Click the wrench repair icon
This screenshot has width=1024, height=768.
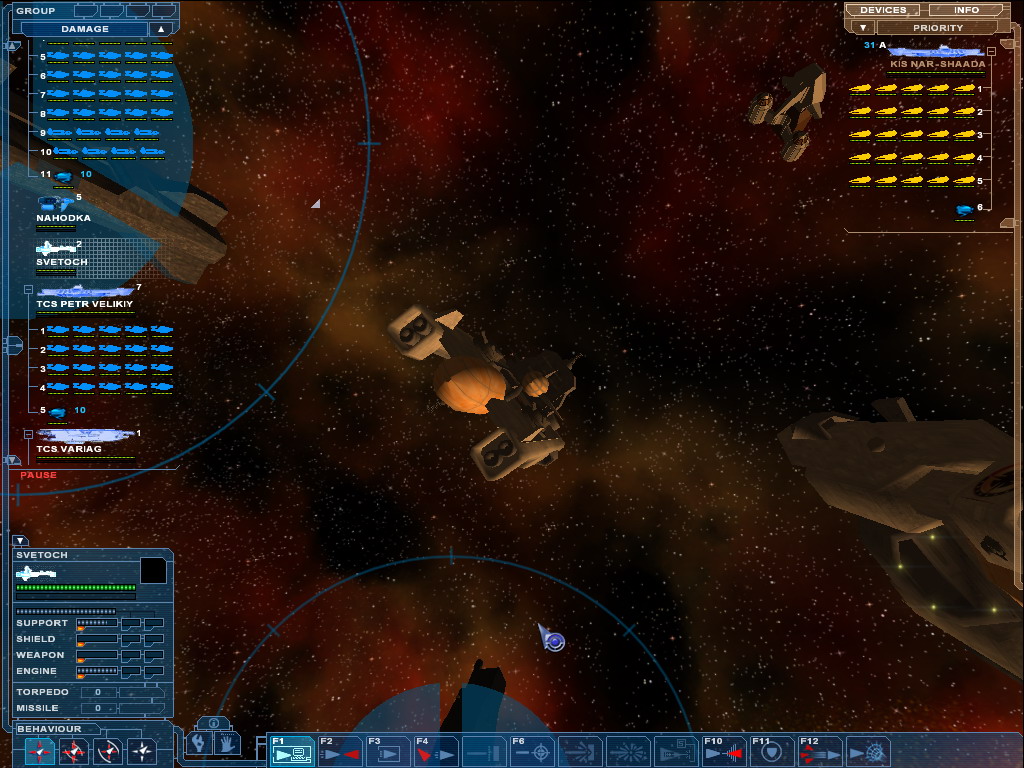200,744
